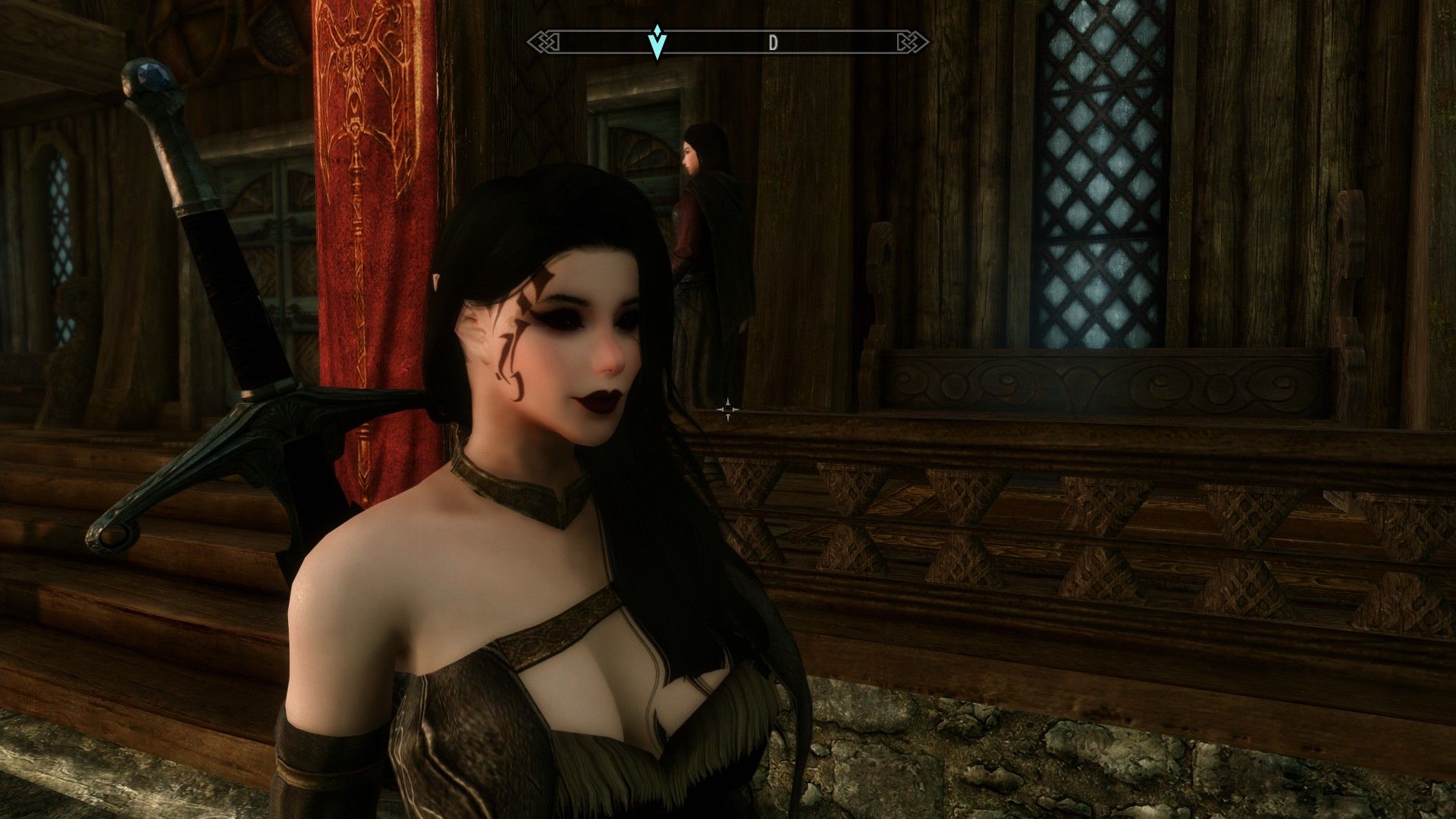Click the compass bar's D direction letter
The height and width of the screenshot is (819, 1456).
click(x=773, y=43)
